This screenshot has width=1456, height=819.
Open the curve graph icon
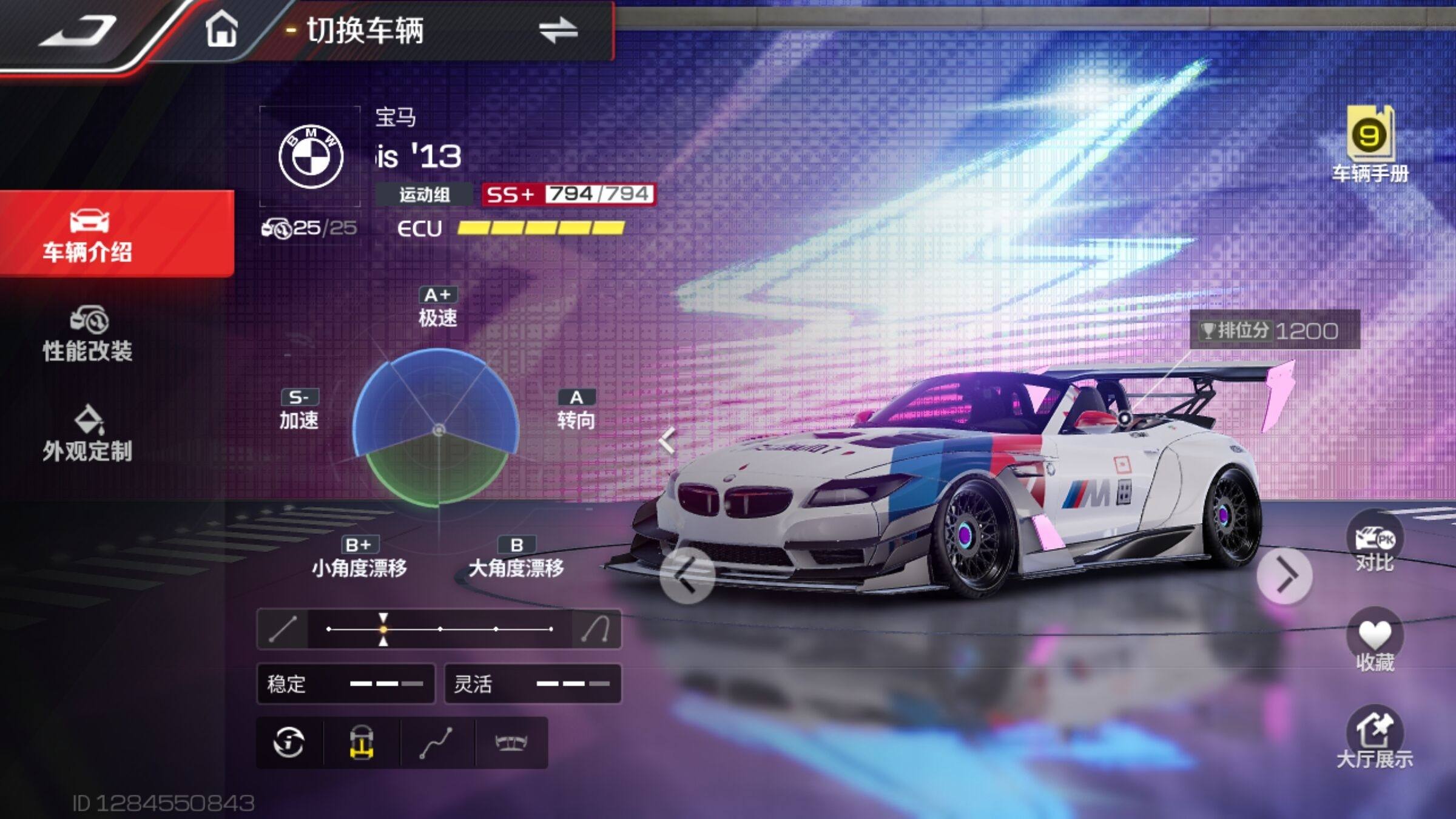click(436, 743)
